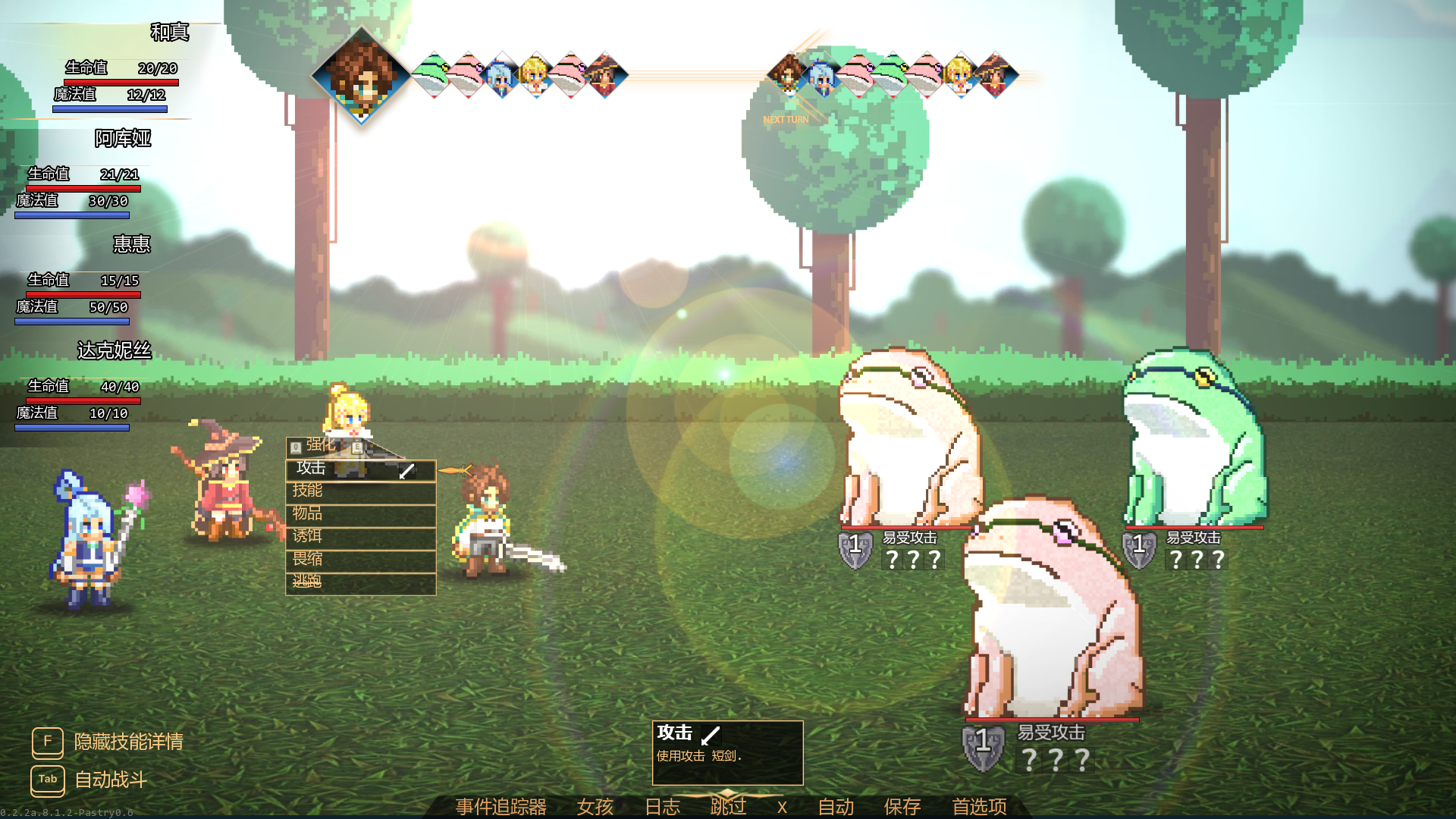Open the 女孩 girls menu
This screenshot has width=1456, height=819.
tap(595, 806)
